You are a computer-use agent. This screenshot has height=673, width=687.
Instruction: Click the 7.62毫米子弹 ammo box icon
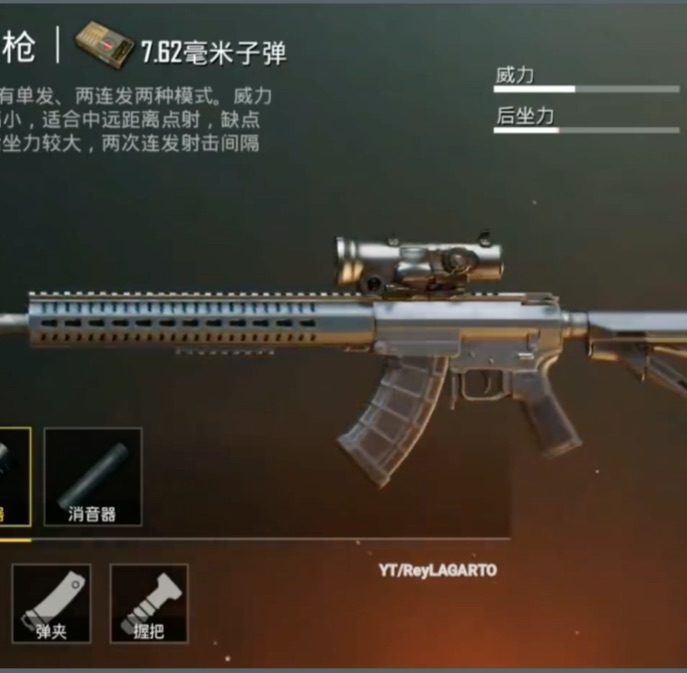(105, 45)
